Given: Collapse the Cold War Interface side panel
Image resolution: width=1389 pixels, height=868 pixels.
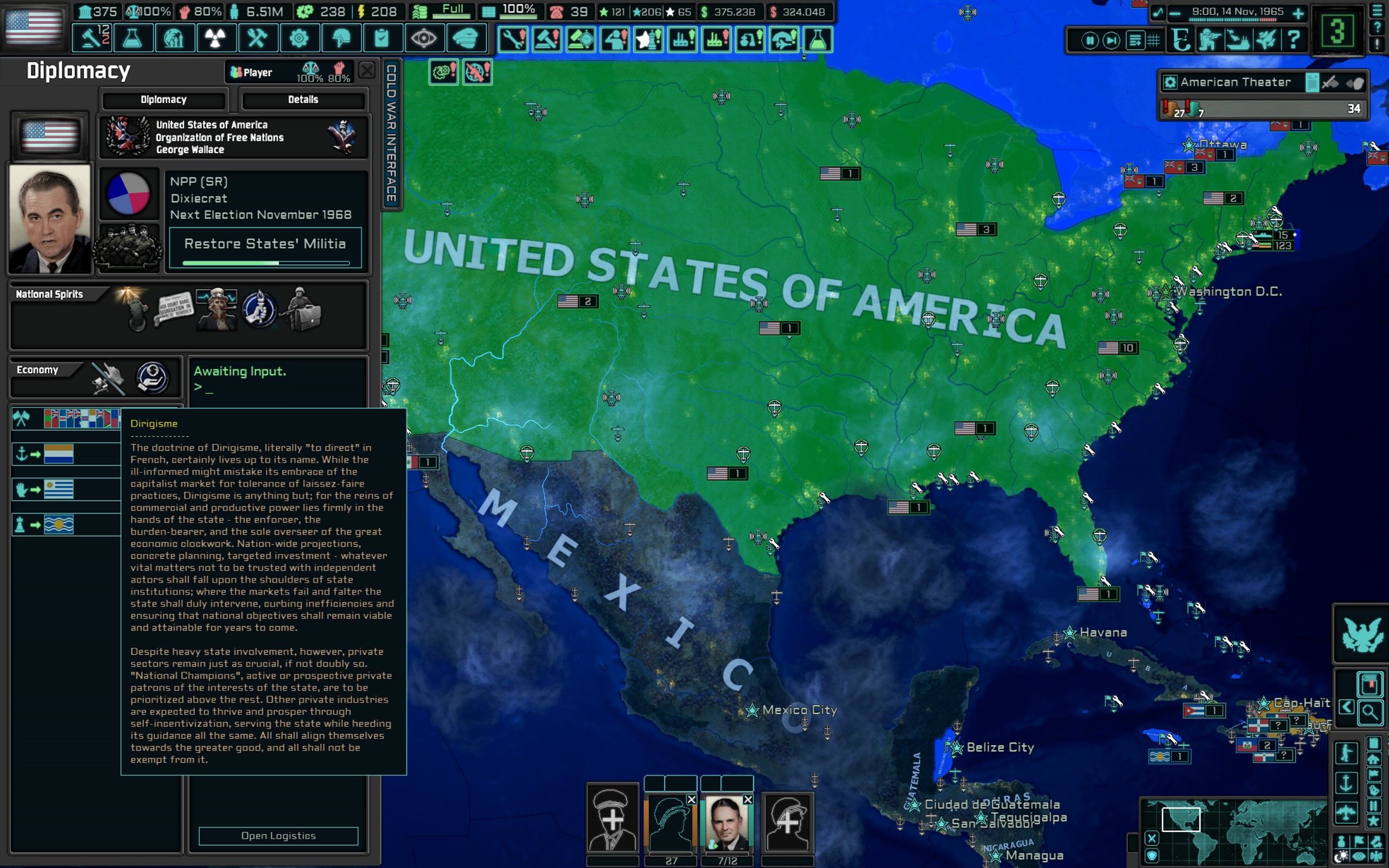Looking at the screenshot, I should [x=392, y=132].
